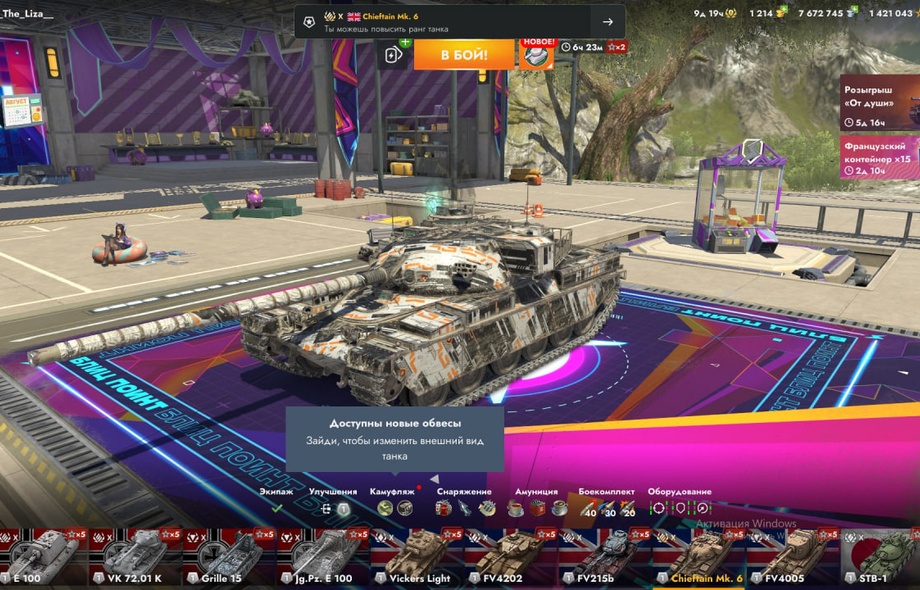Open the «Оборудование» equipment section

coord(680,501)
